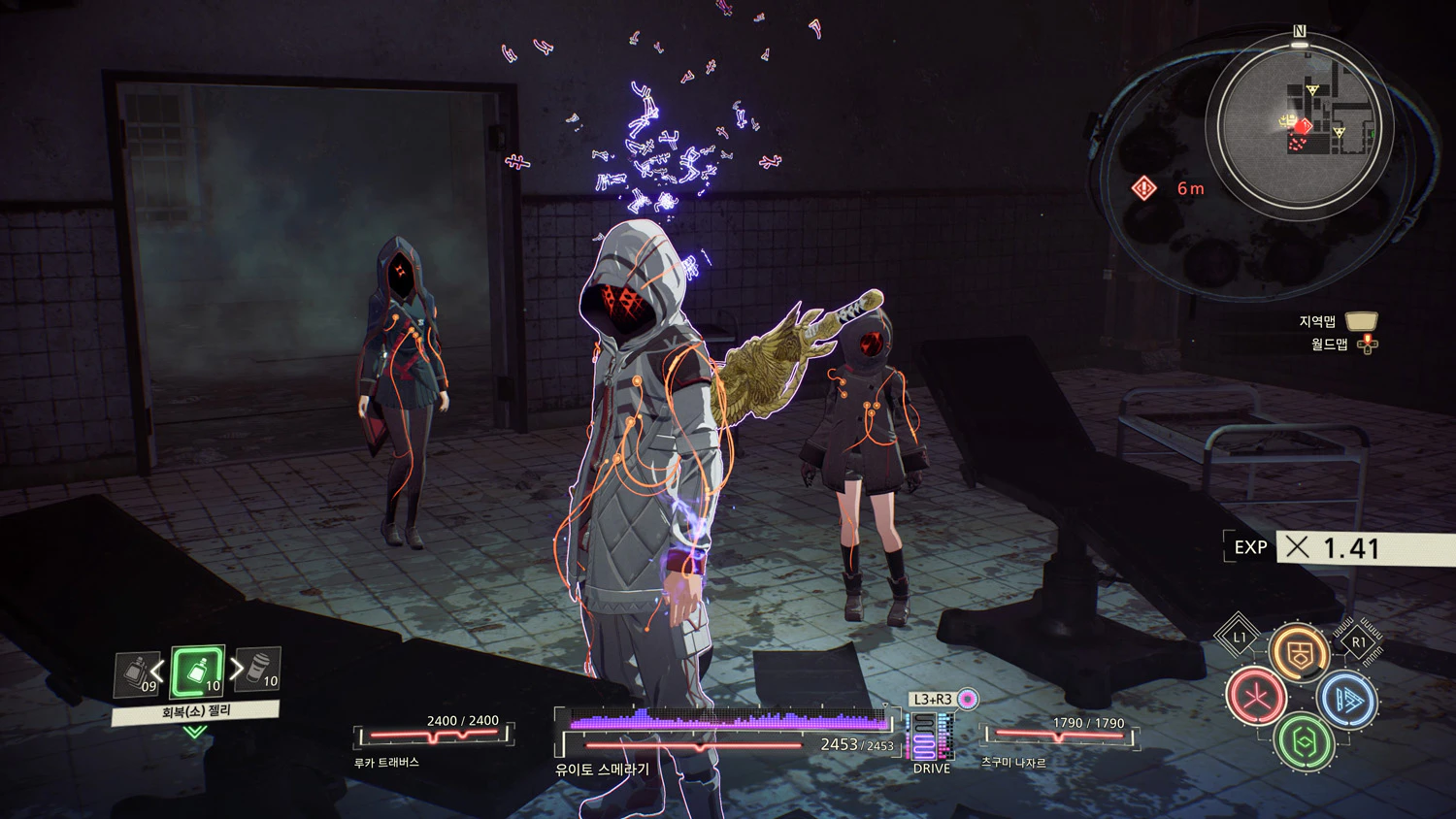
Task: Open the circular minimap
Action: click(1301, 121)
